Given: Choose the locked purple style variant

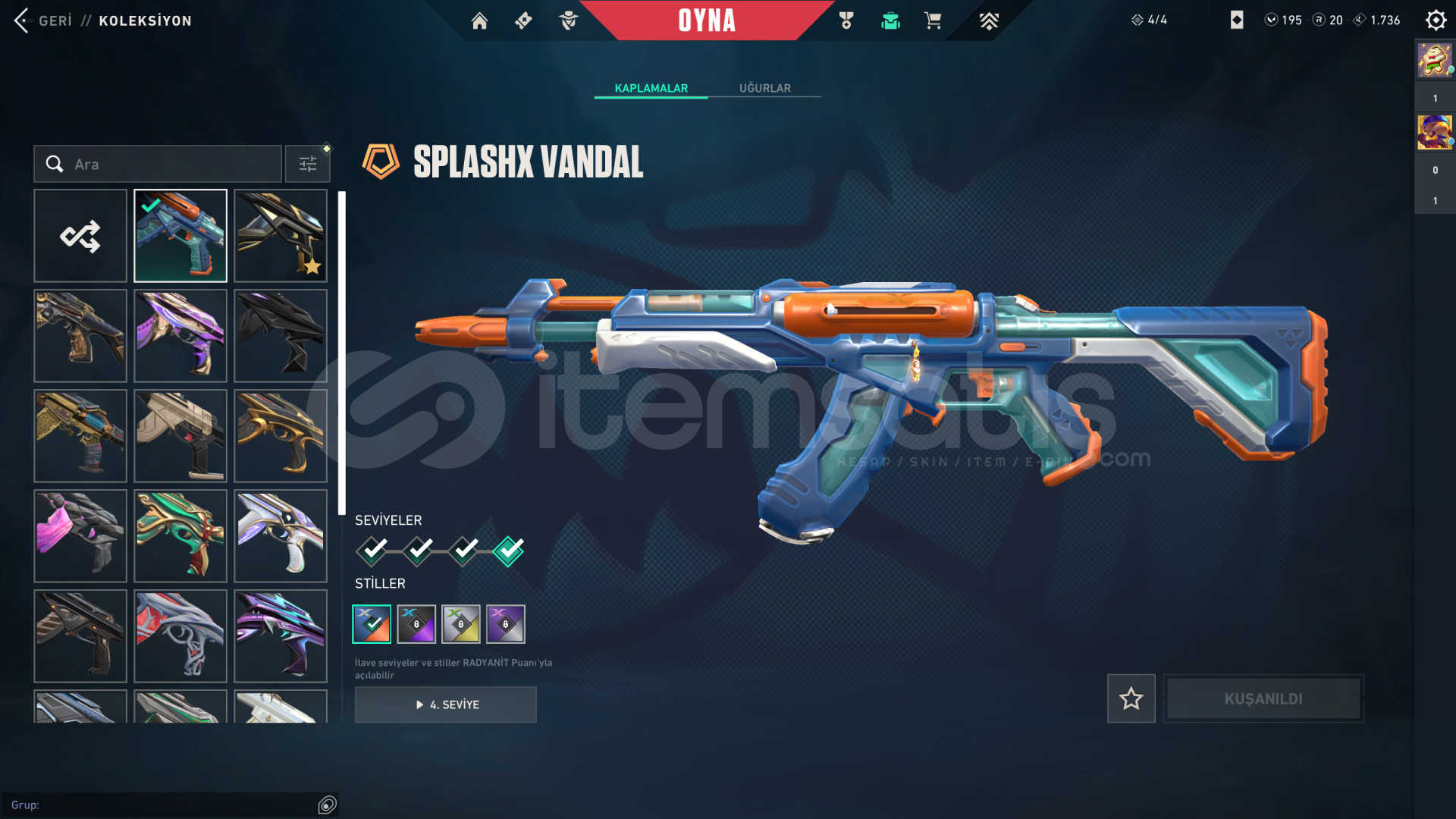Looking at the screenshot, I should click(416, 624).
